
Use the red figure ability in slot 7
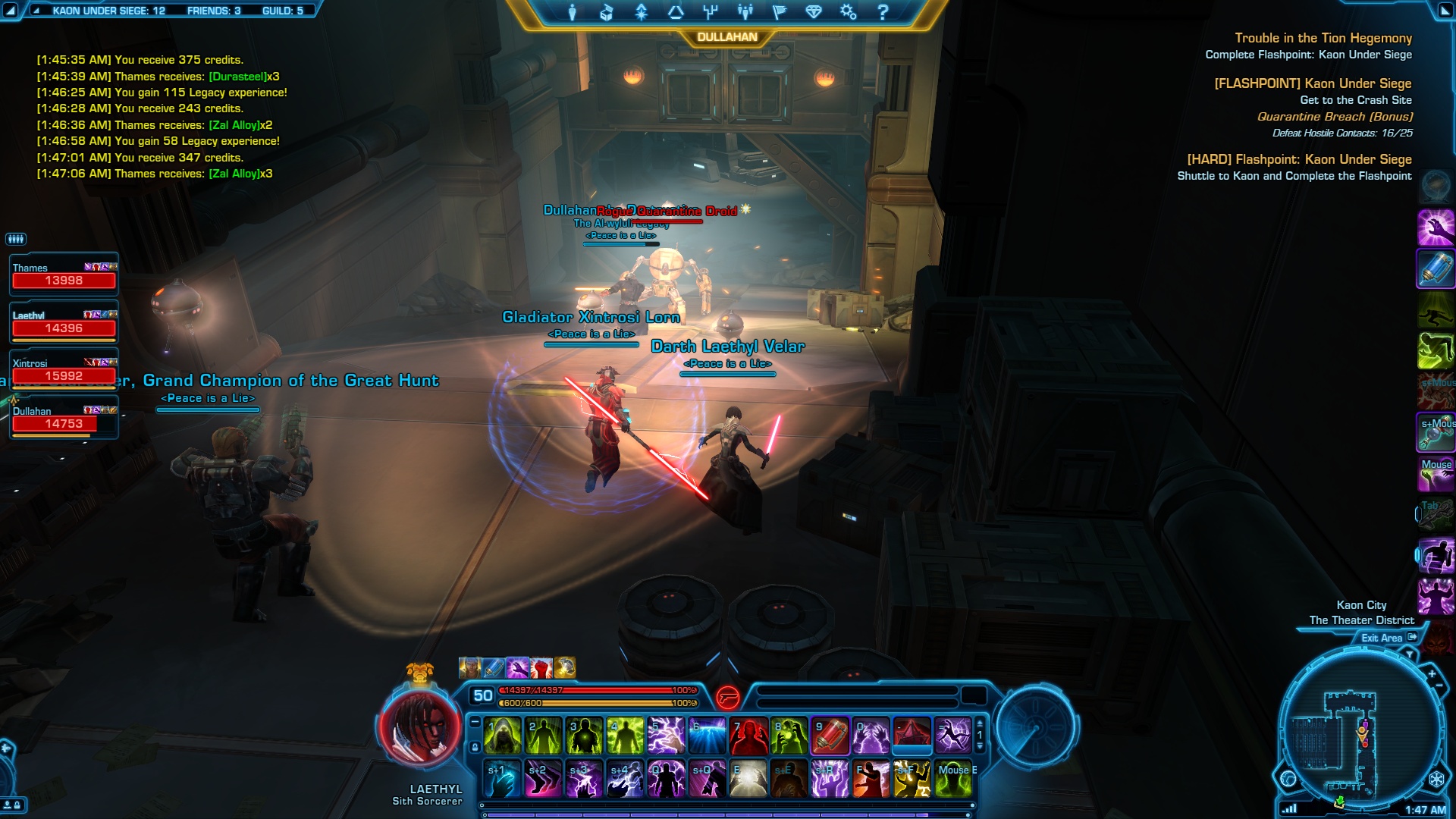coord(748,736)
